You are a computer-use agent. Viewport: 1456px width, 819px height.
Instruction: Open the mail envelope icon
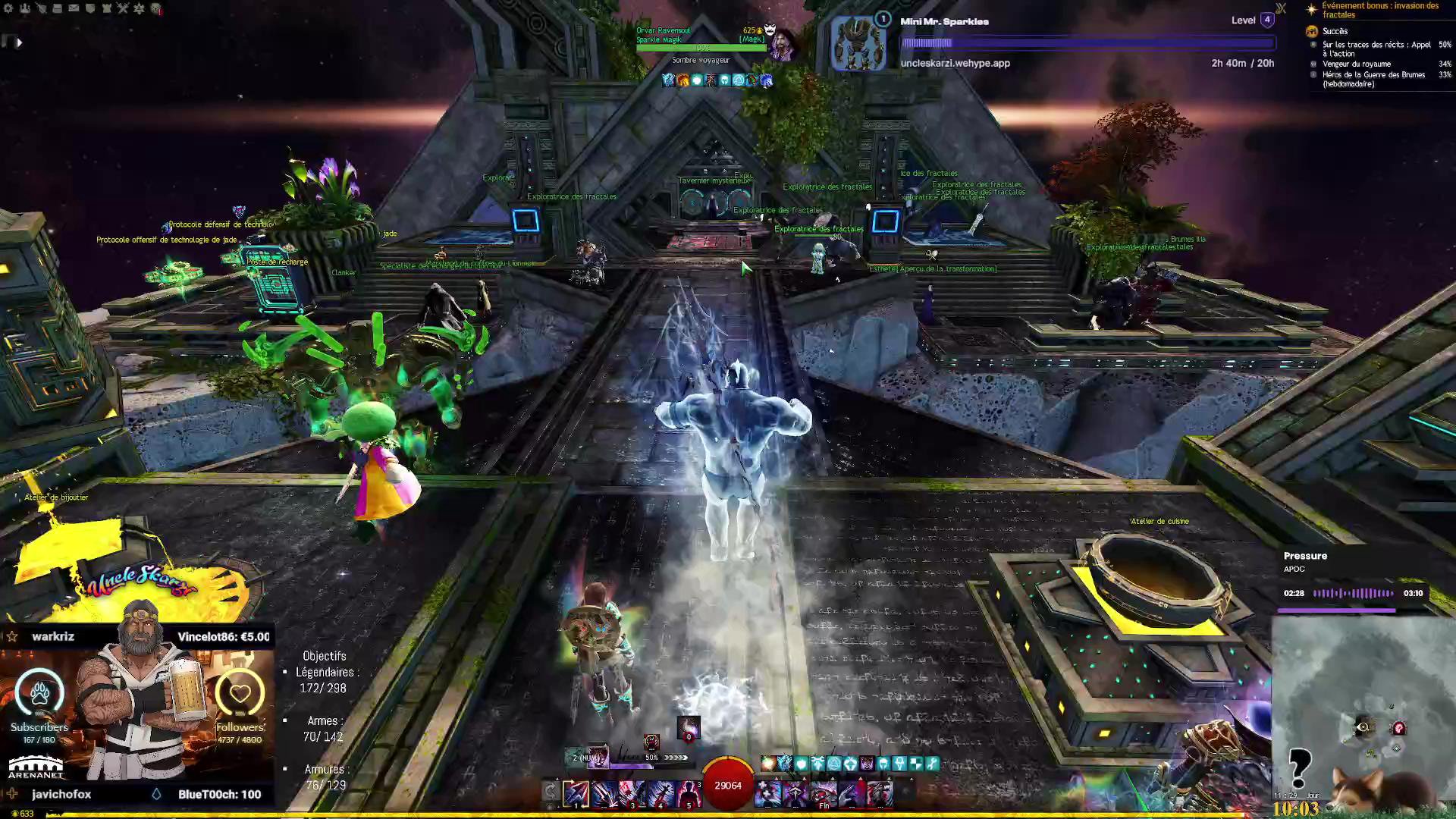[x=74, y=8]
